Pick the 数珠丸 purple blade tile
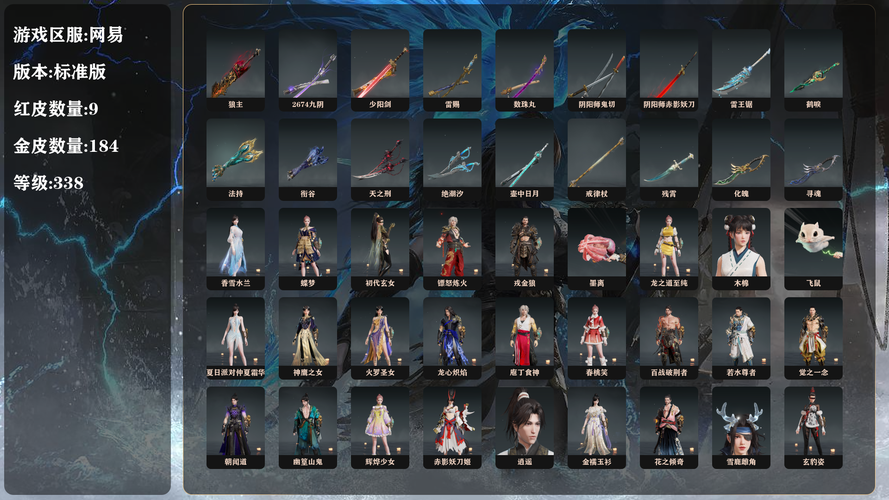The width and height of the screenshot is (889, 500). (524, 70)
